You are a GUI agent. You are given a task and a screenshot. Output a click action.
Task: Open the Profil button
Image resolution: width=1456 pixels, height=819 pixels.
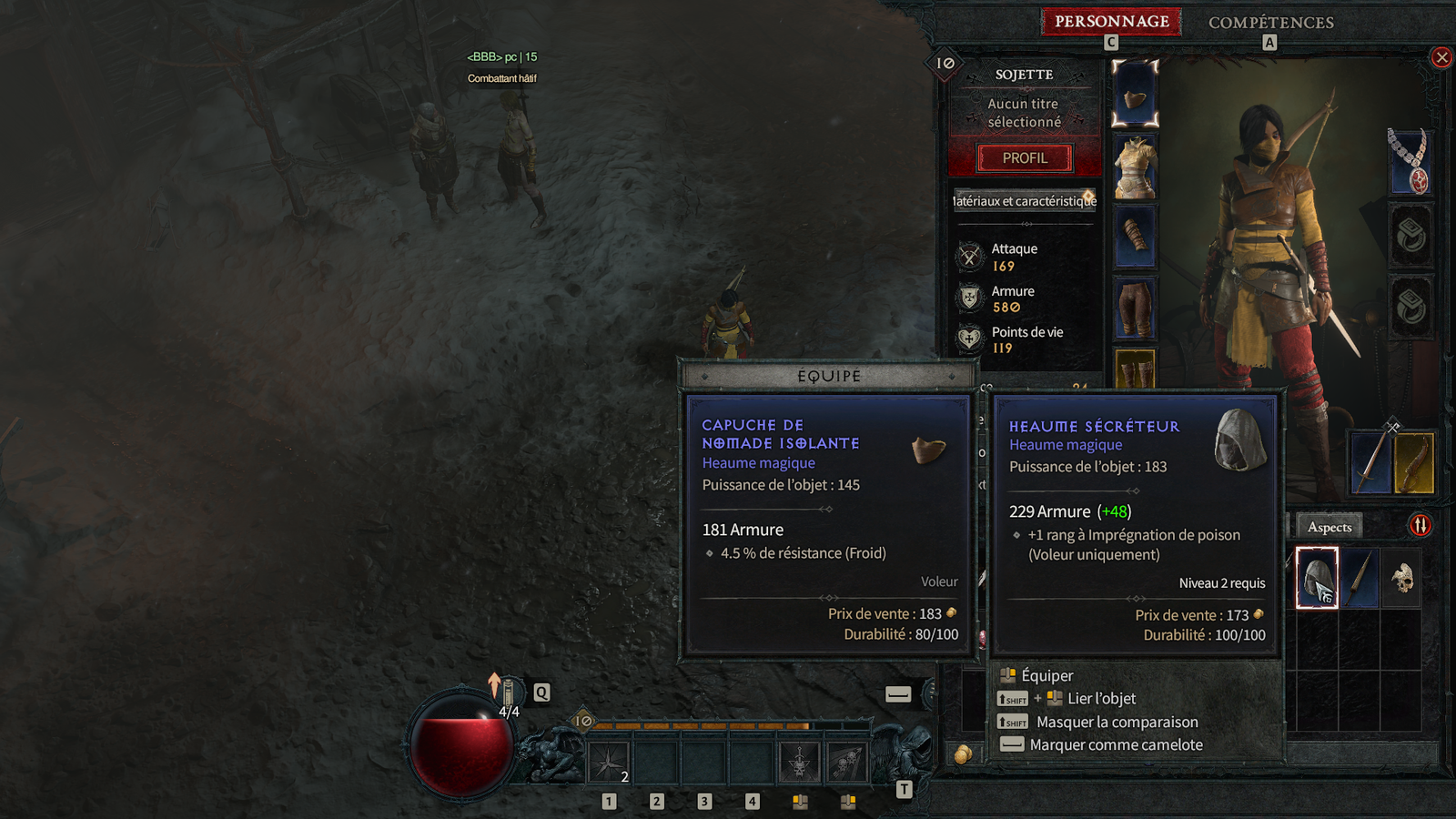point(1025,158)
